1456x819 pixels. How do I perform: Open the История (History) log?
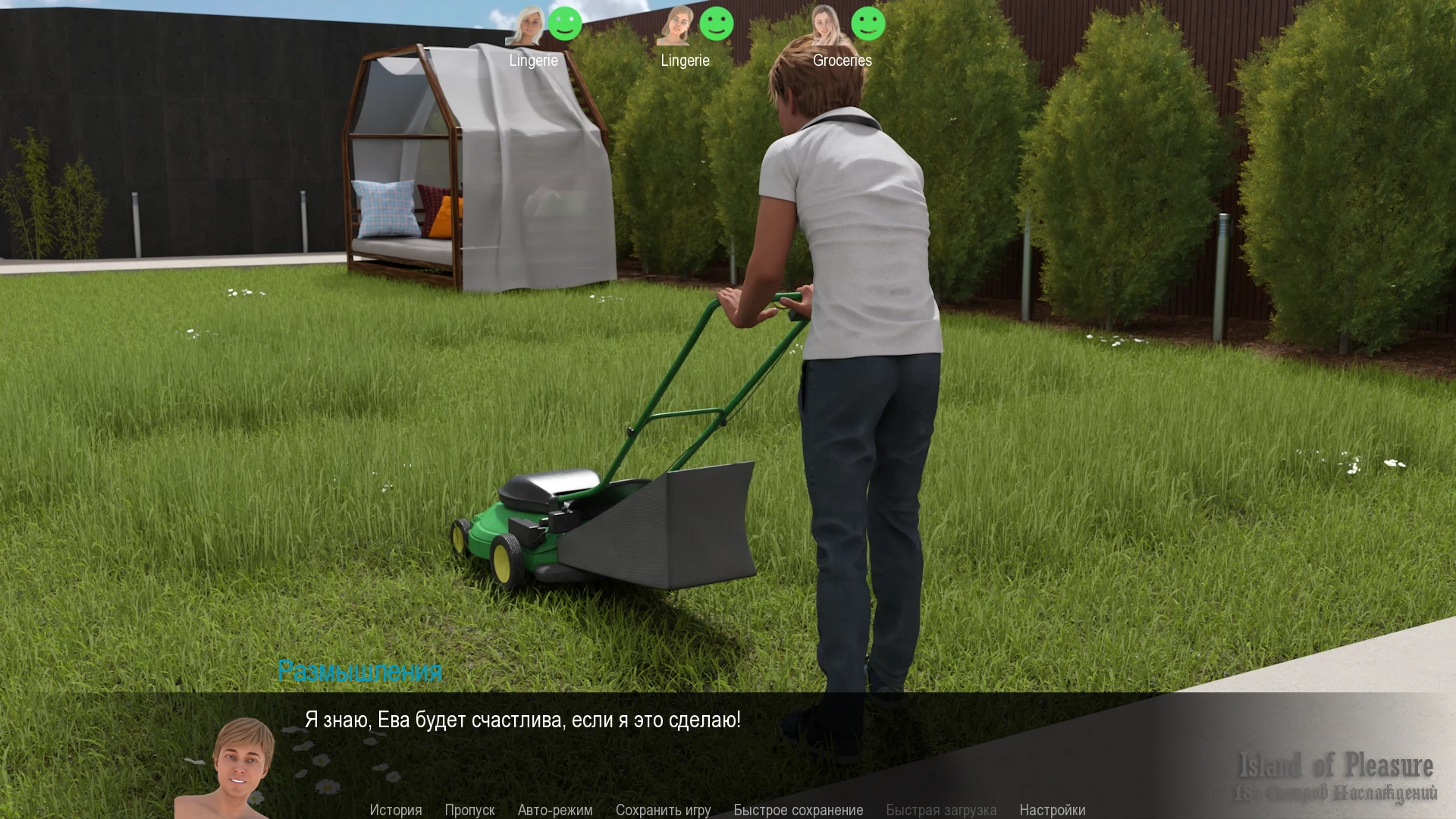[x=395, y=810]
